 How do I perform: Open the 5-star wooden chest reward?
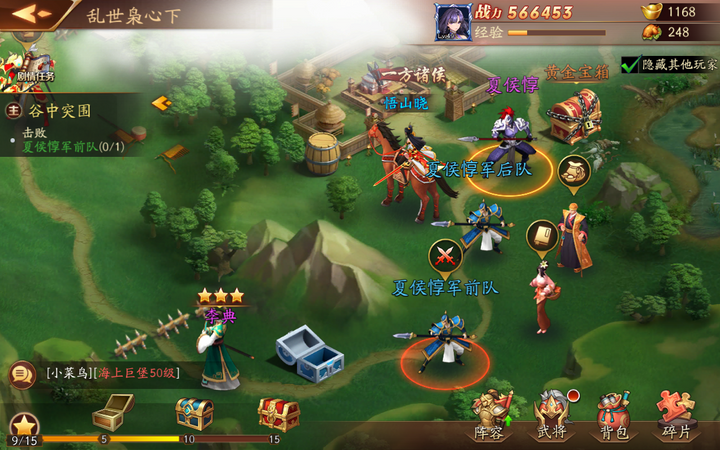click(113, 411)
